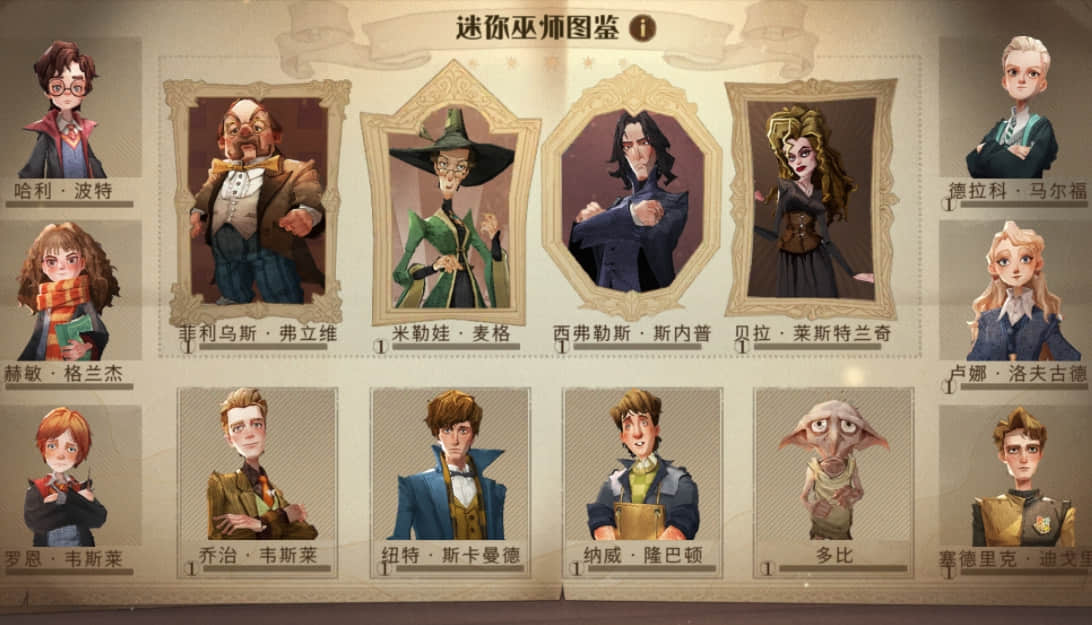Open the framed 贝拉·莱斯特兰奇 portrait
1092x625 pixels.
tap(810, 200)
